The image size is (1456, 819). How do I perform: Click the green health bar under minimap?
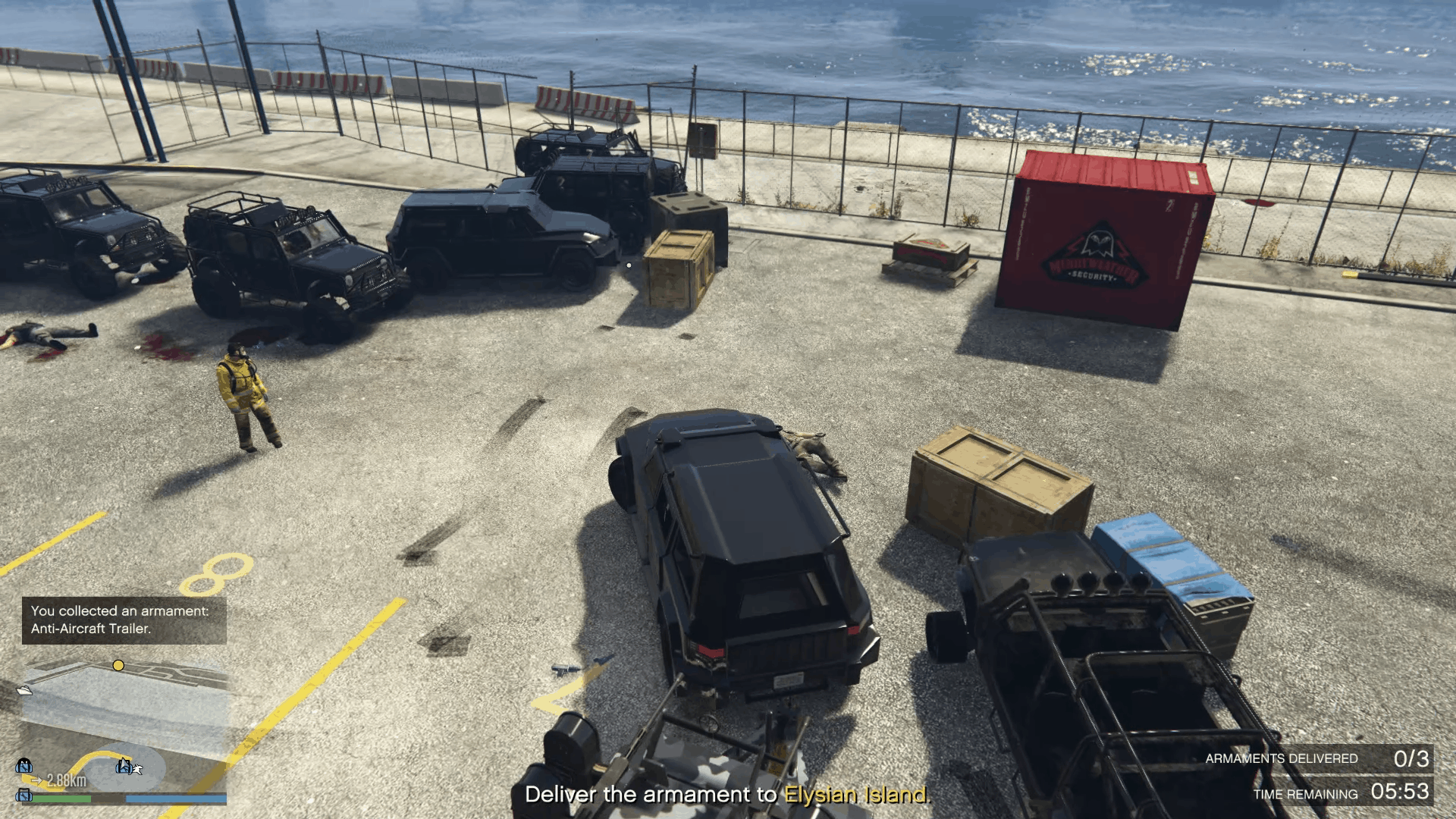[x=62, y=798]
